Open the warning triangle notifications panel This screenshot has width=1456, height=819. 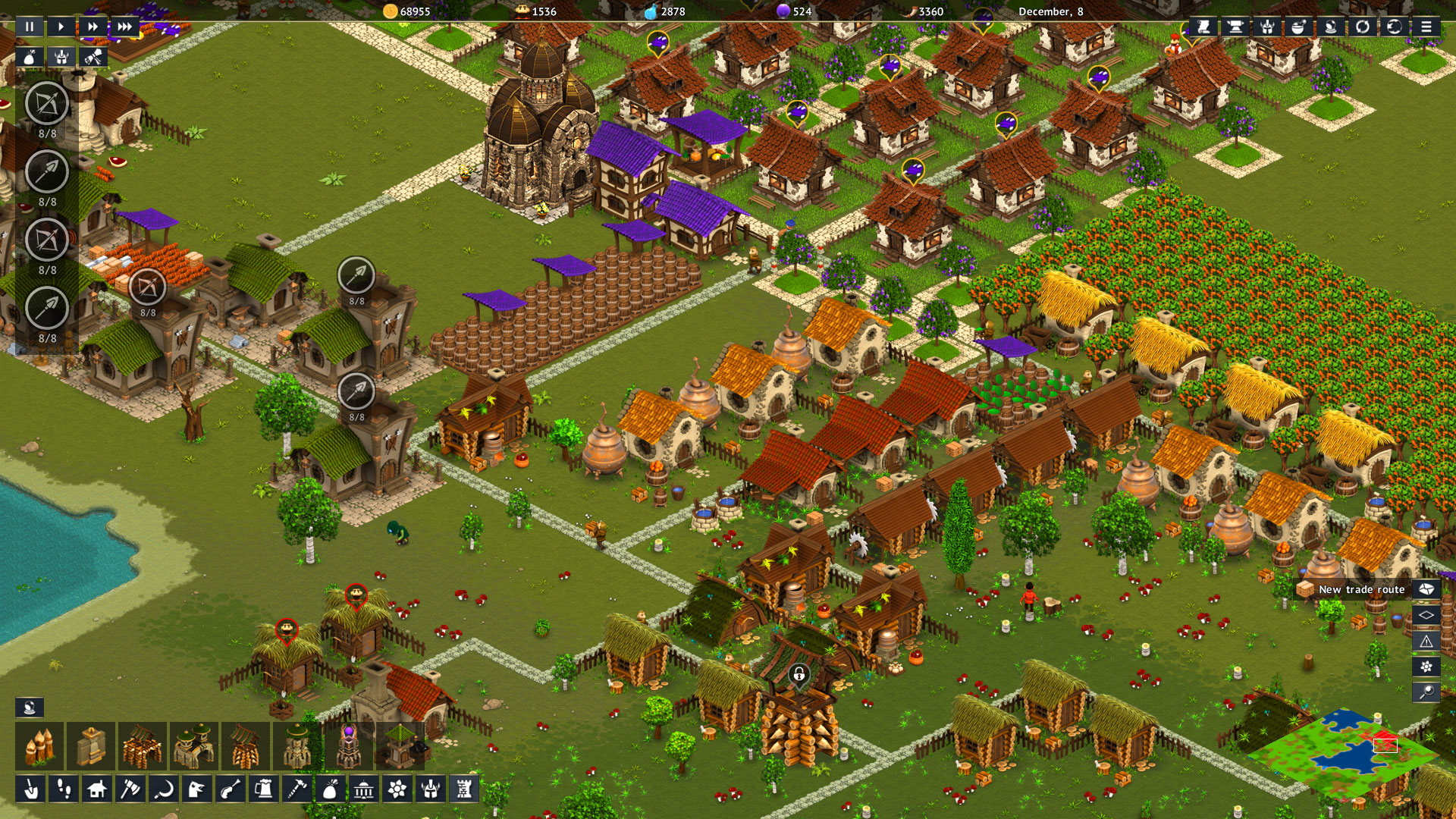[x=1427, y=641]
